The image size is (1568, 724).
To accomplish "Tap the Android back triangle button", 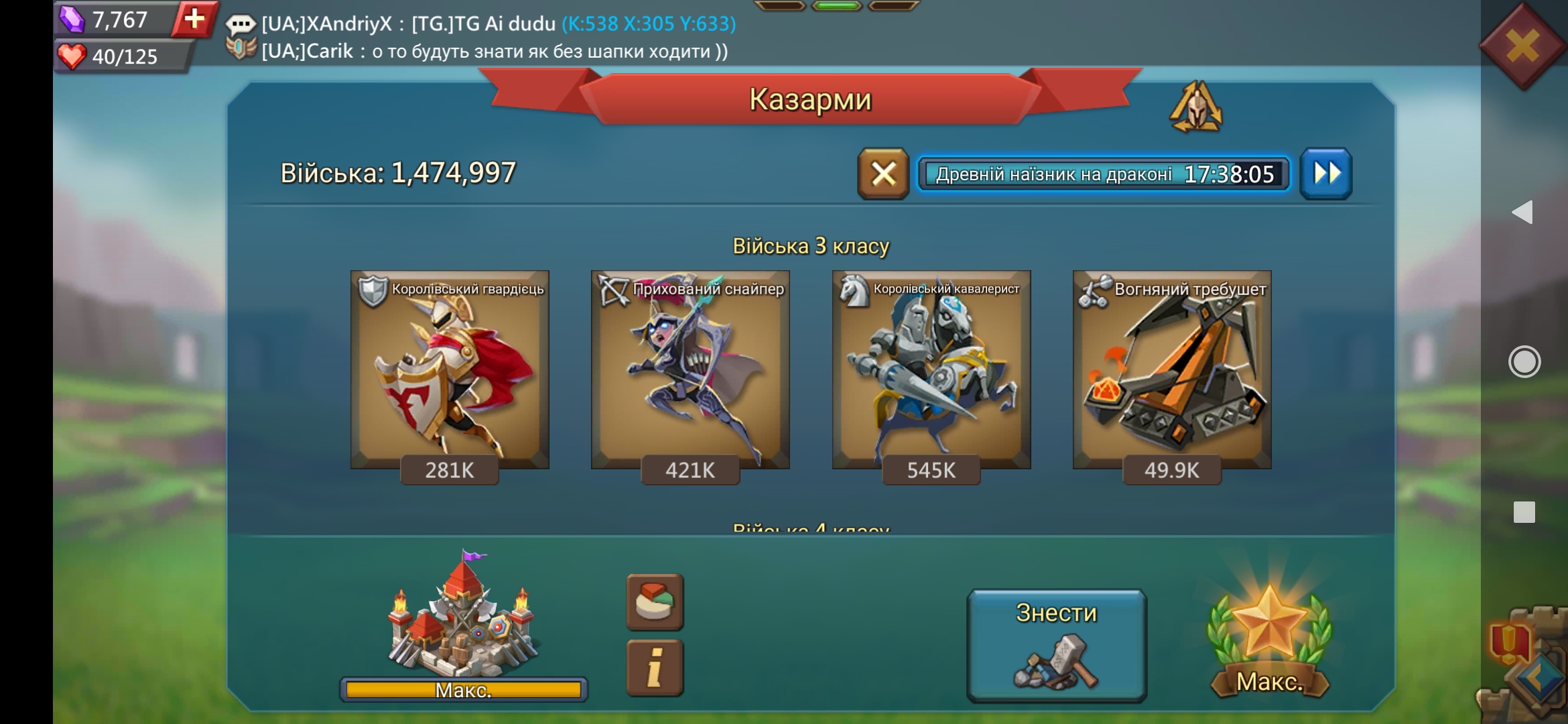I will [1523, 213].
